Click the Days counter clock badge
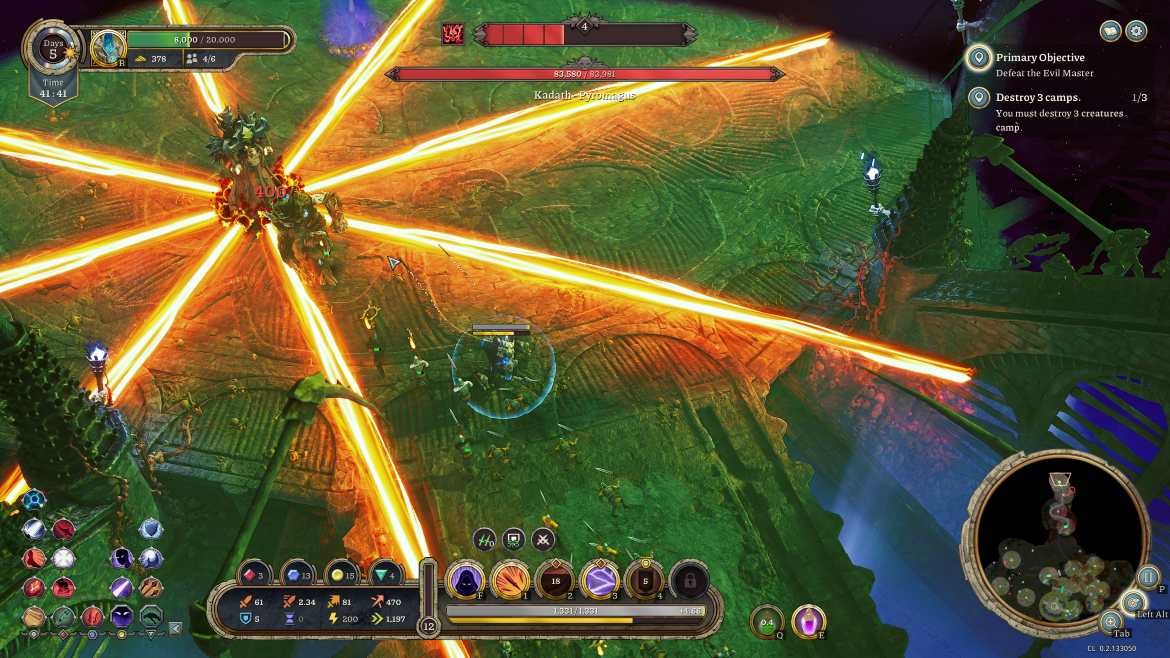This screenshot has width=1170, height=658. click(x=53, y=46)
